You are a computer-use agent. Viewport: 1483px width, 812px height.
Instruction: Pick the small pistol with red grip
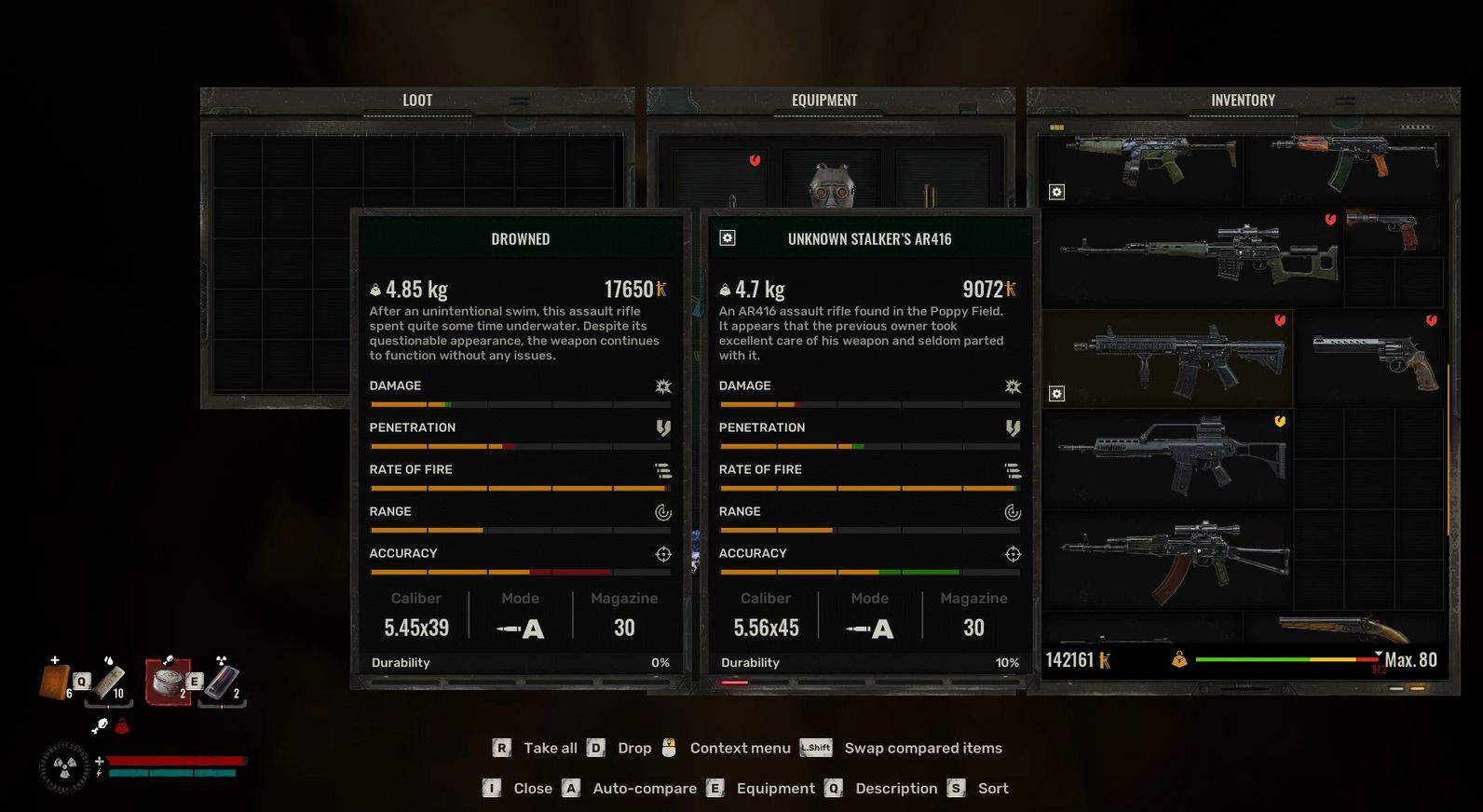(1387, 229)
